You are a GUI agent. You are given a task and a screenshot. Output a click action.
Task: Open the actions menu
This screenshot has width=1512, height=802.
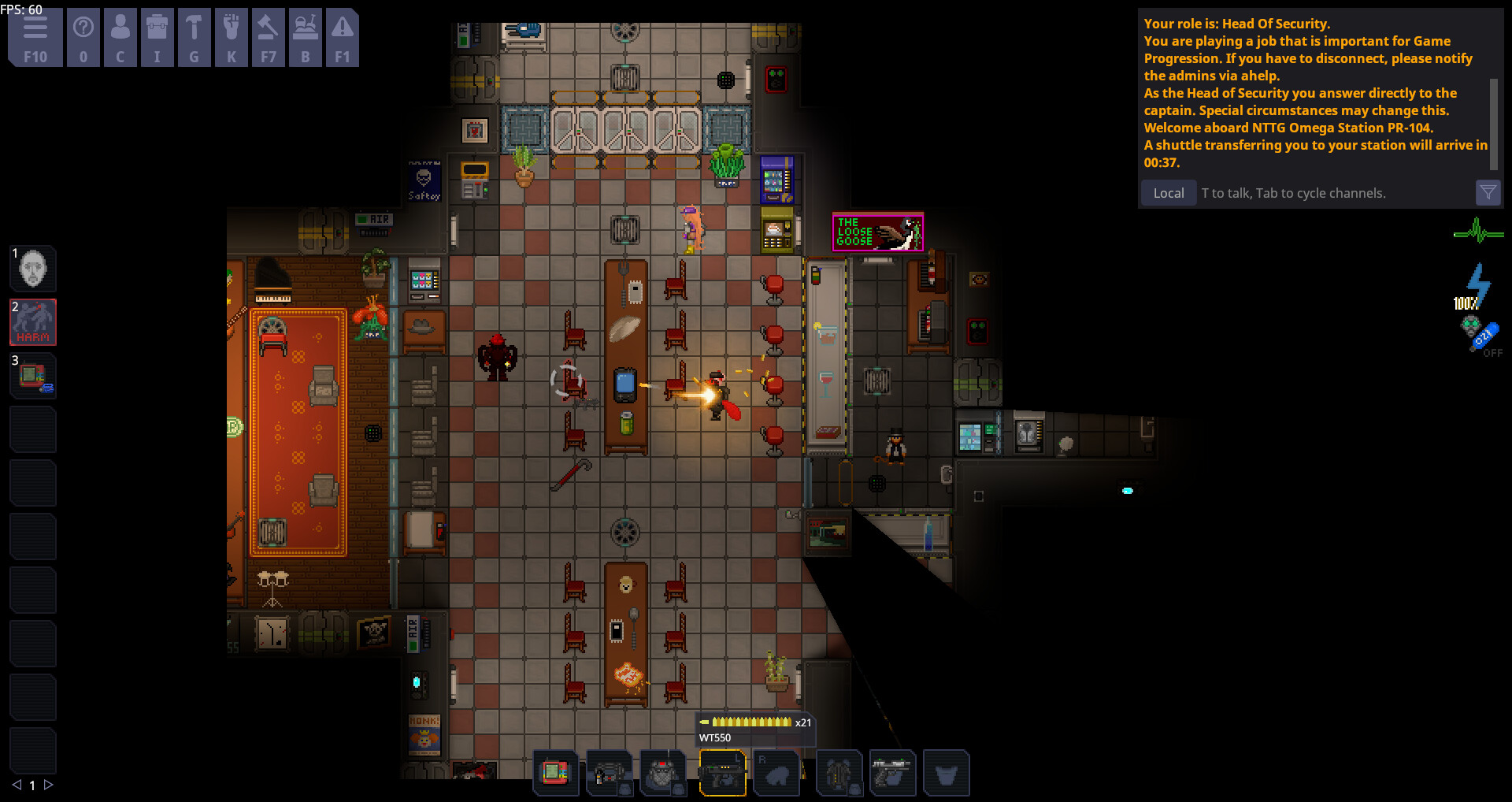click(x=232, y=36)
